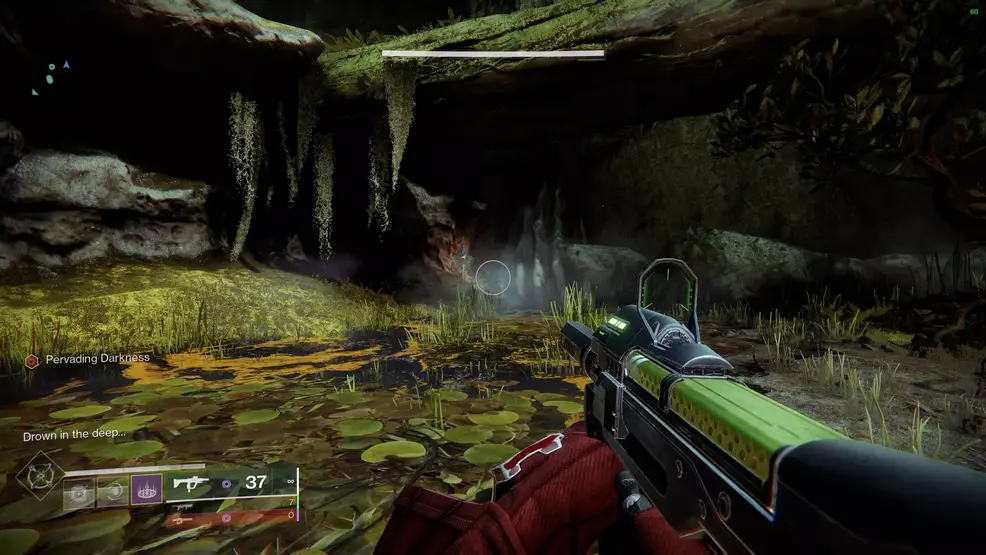Screen dimensions: 986x555
Task: Switch to the red heavy weapon slot
Action: coord(232,518)
